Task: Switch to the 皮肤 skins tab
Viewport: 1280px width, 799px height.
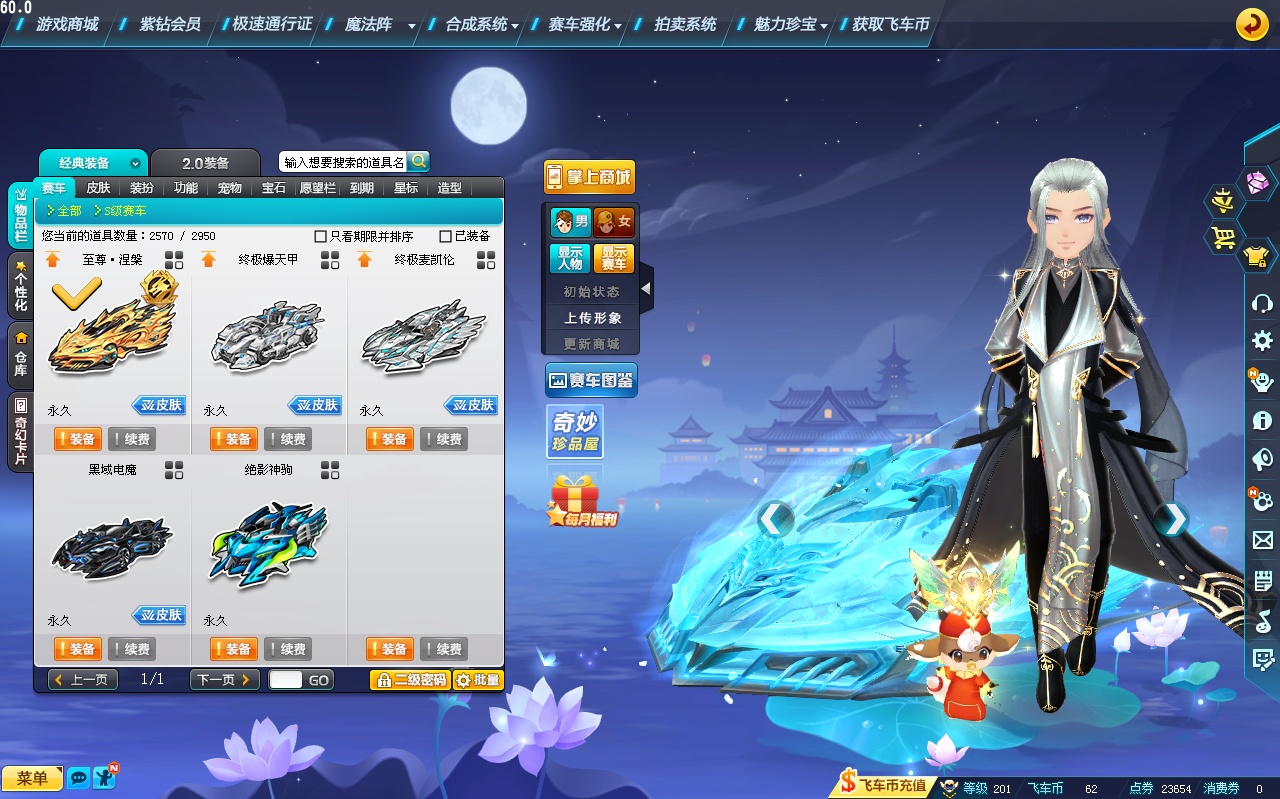Action: coord(98,188)
